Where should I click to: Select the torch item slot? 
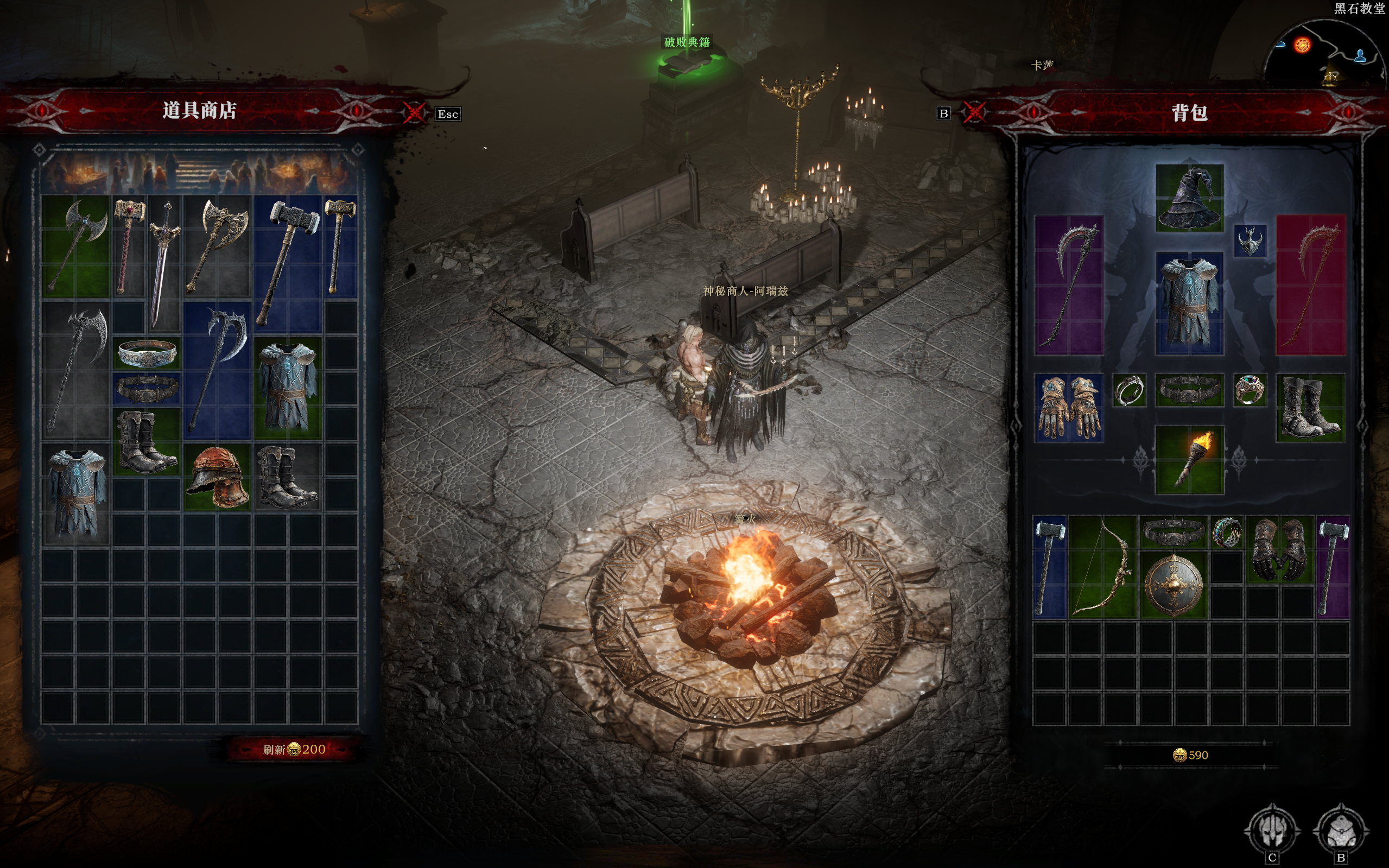(1189, 460)
